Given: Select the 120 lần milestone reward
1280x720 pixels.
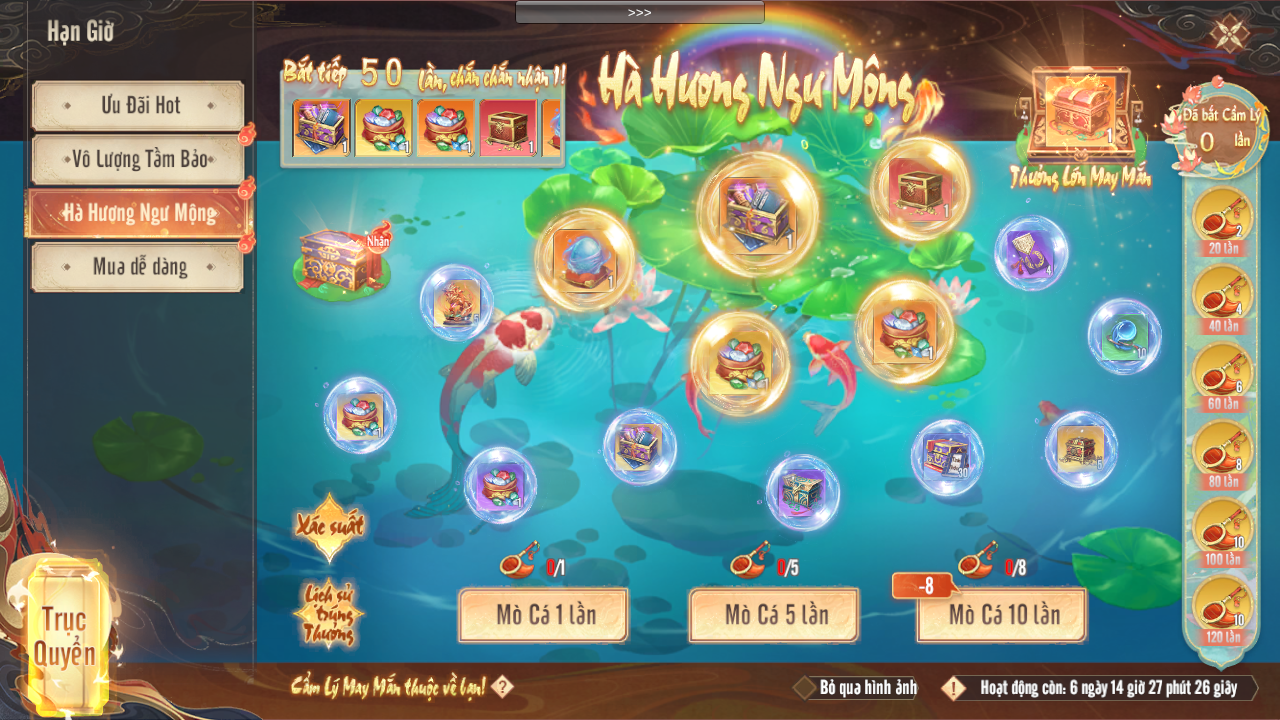Looking at the screenshot, I should tap(1222, 608).
